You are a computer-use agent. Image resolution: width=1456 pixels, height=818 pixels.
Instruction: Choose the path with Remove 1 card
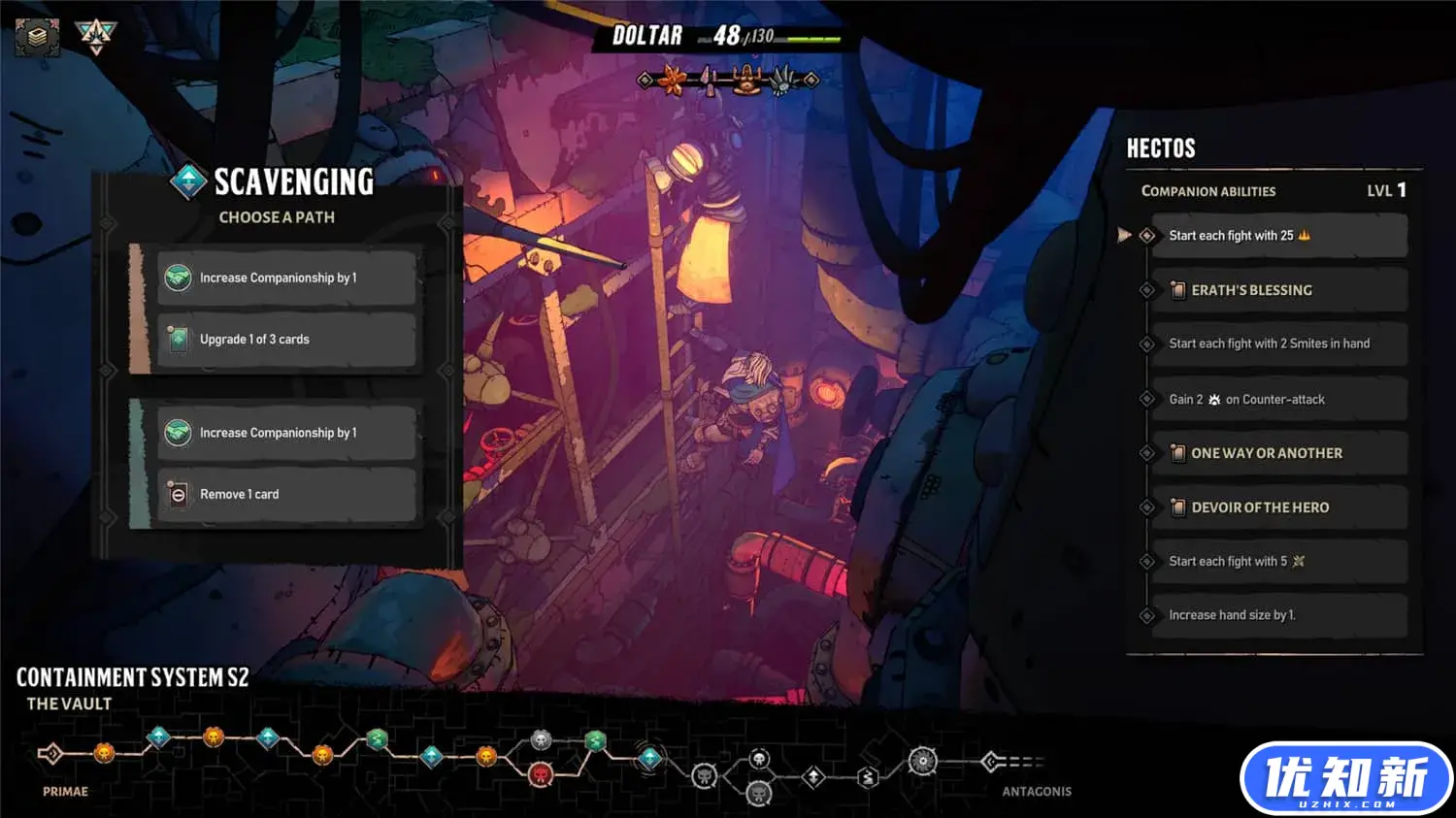(x=286, y=494)
